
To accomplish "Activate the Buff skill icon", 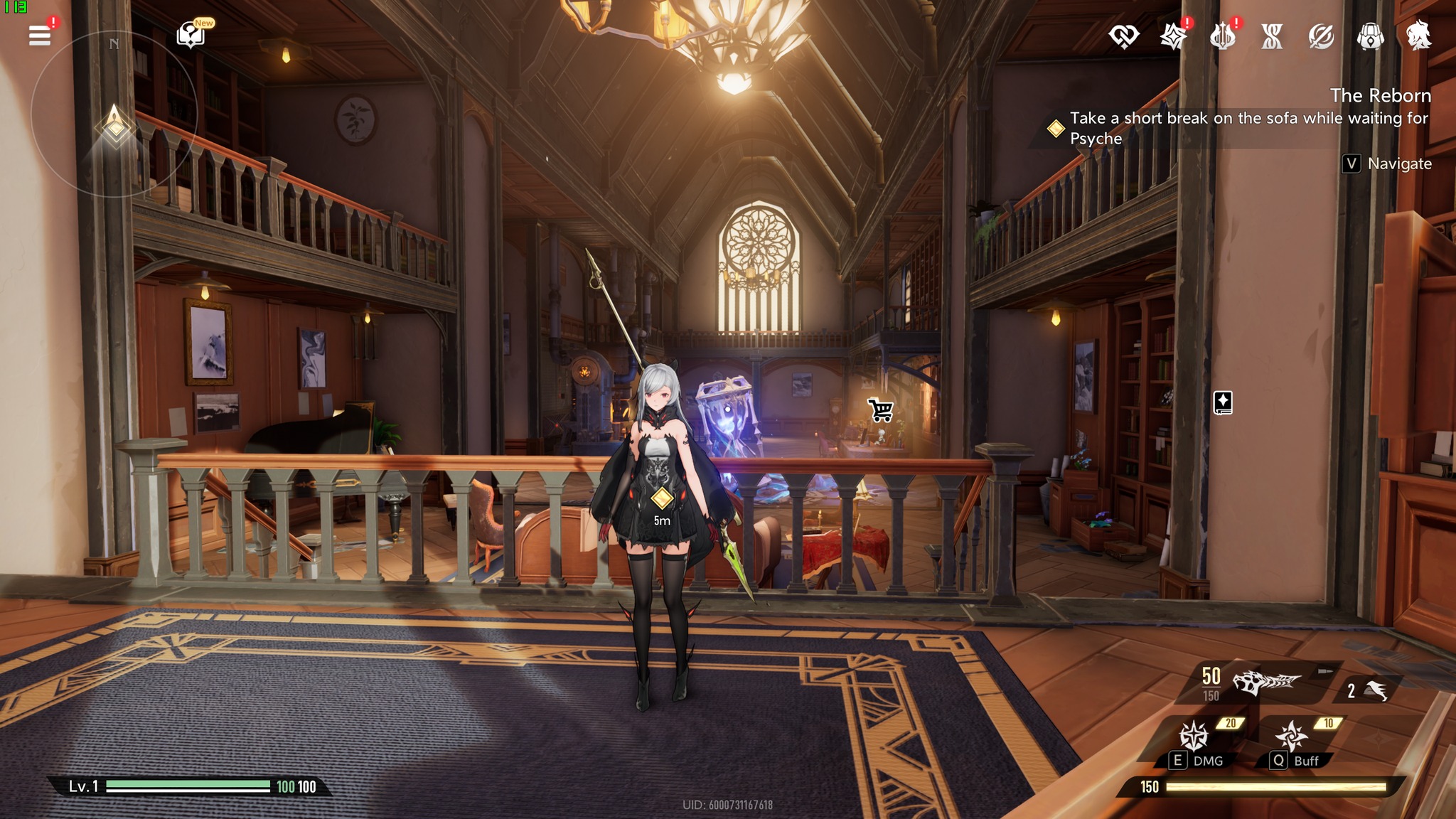I will coord(1291,737).
